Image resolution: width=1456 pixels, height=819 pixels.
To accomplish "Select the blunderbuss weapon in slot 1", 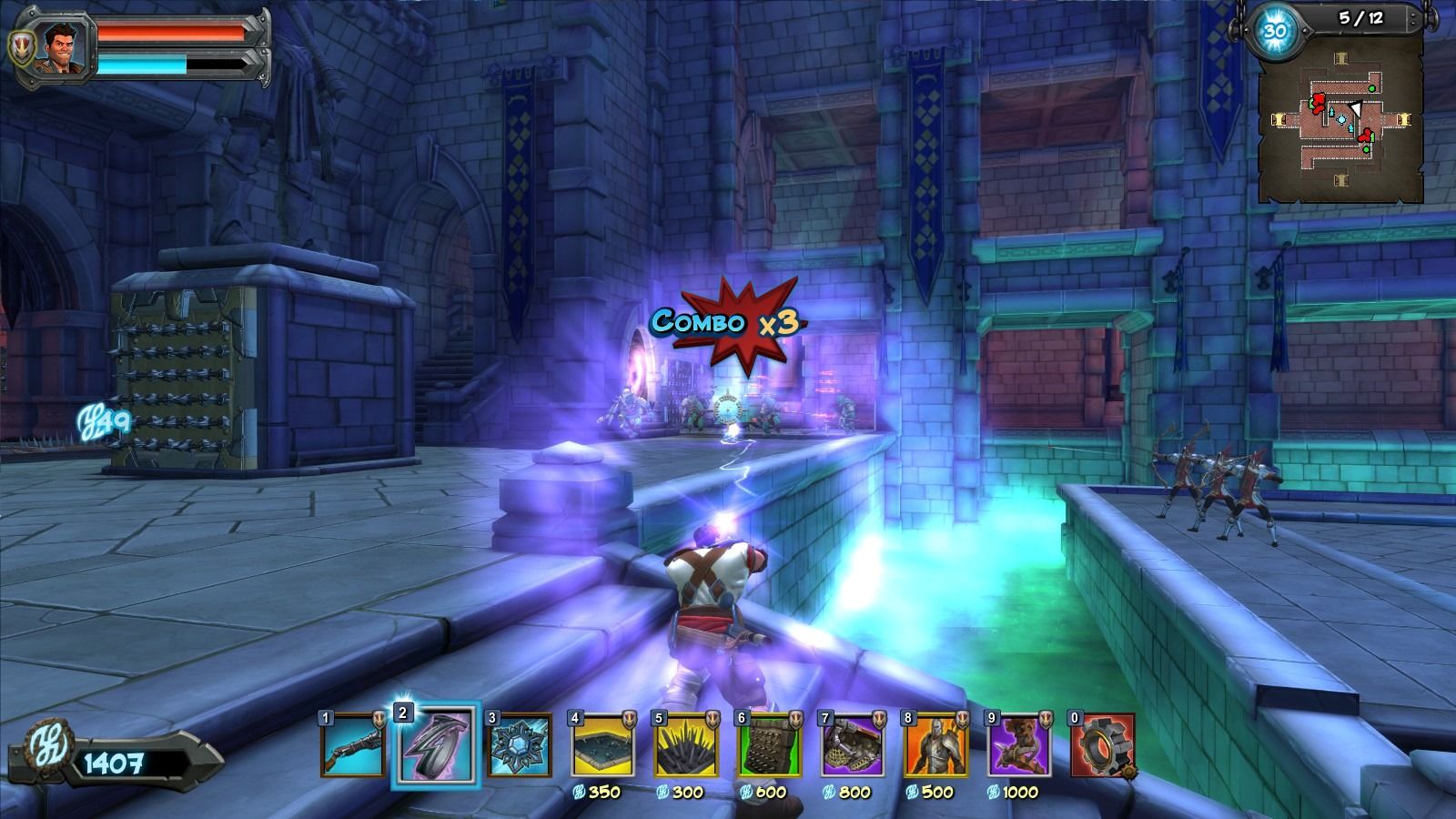I will click(x=352, y=745).
